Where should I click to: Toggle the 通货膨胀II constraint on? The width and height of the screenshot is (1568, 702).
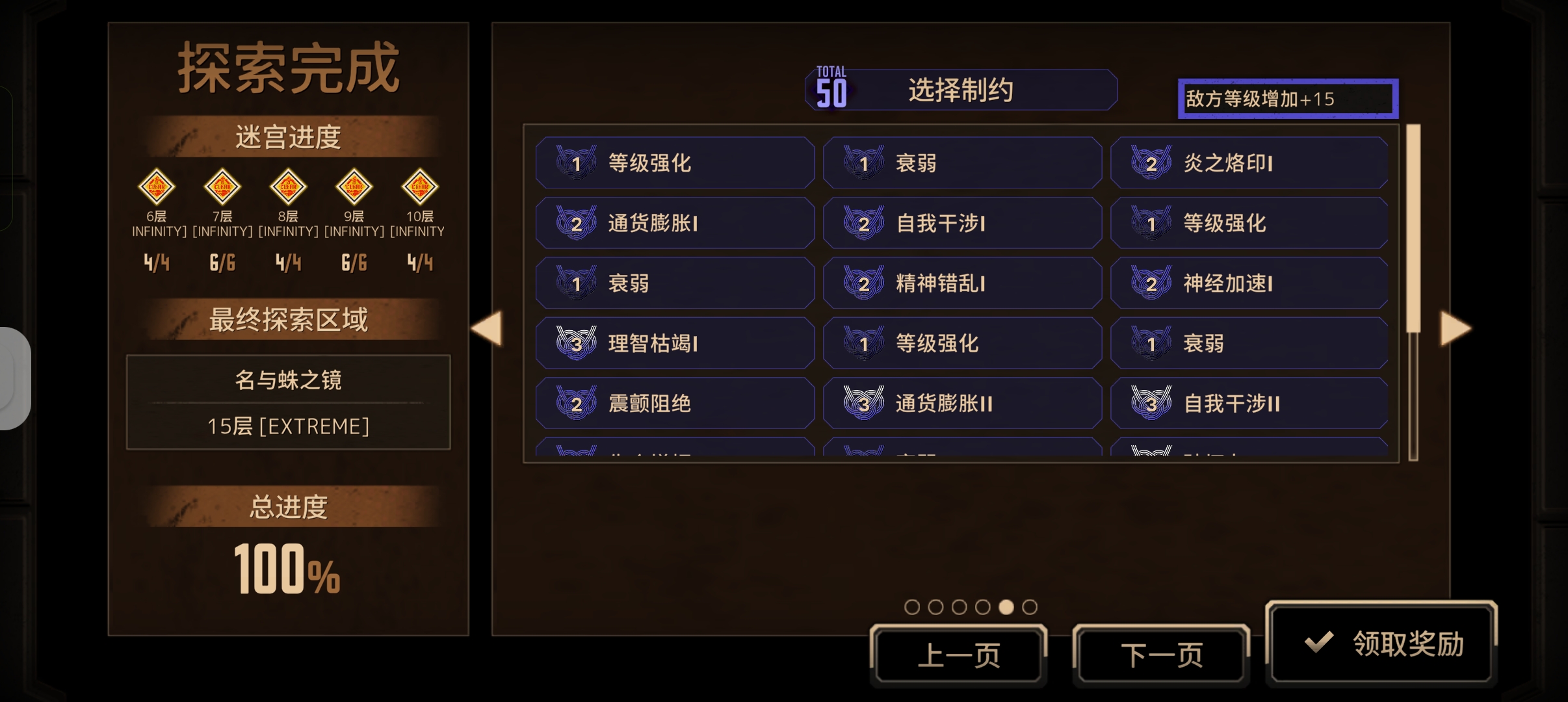962,403
